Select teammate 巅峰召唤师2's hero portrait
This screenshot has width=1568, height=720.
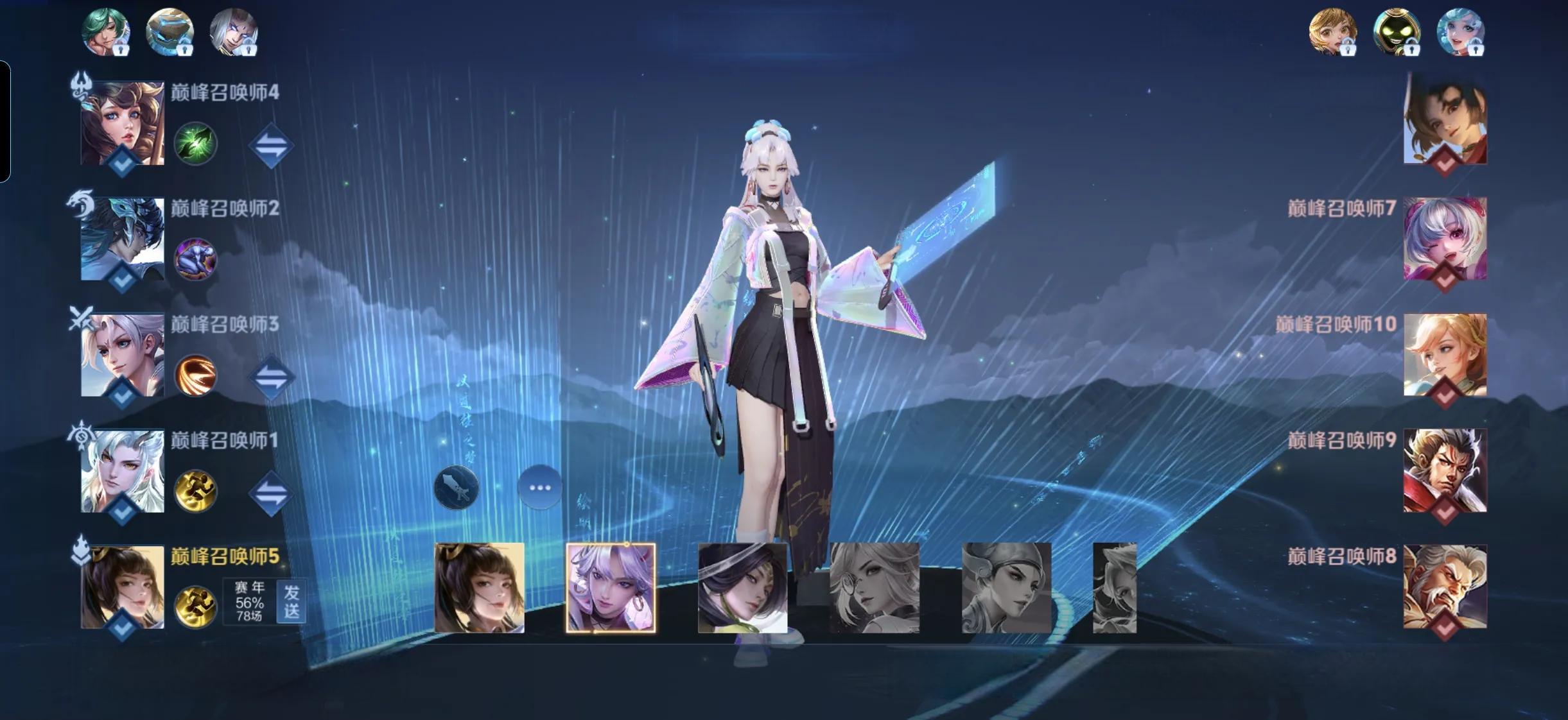tap(122, 239)
